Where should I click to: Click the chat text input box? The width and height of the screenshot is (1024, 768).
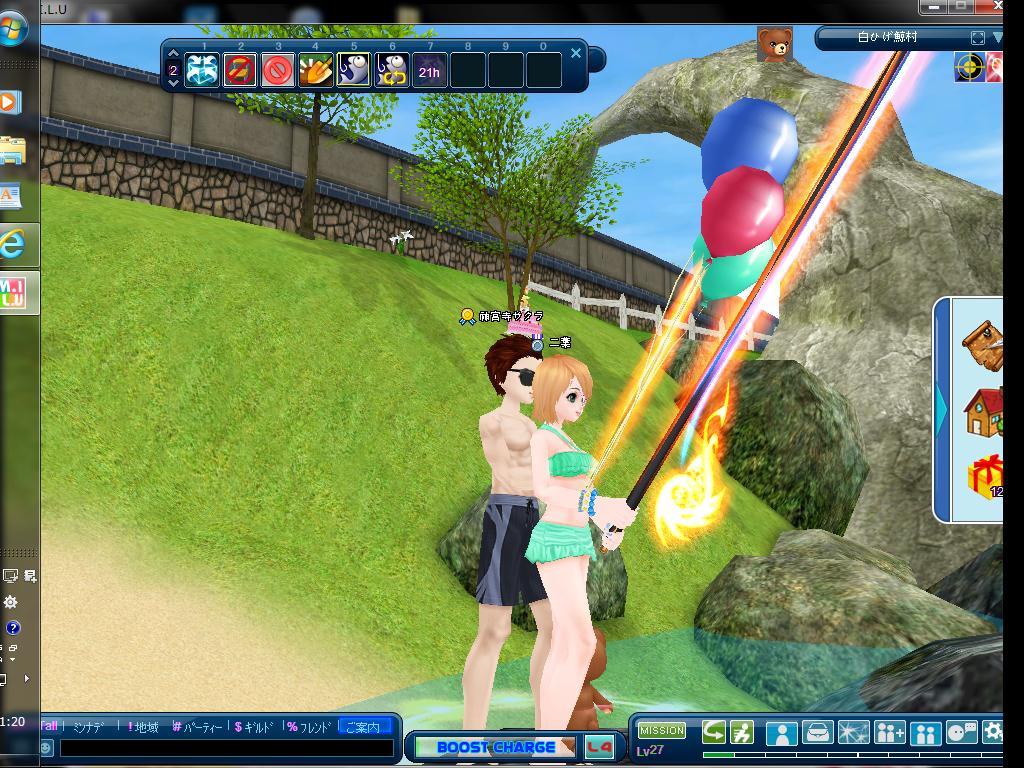pos(225,748)
